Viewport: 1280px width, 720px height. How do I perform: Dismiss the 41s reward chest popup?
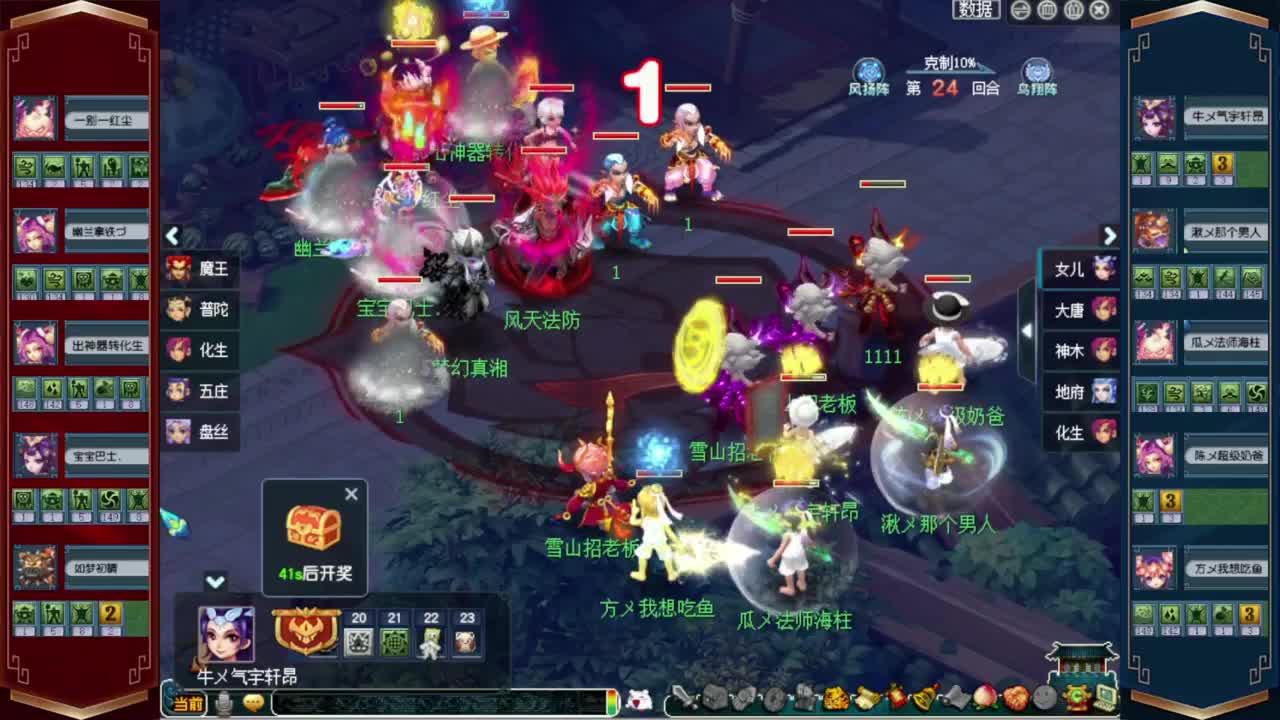click(351, 494)
